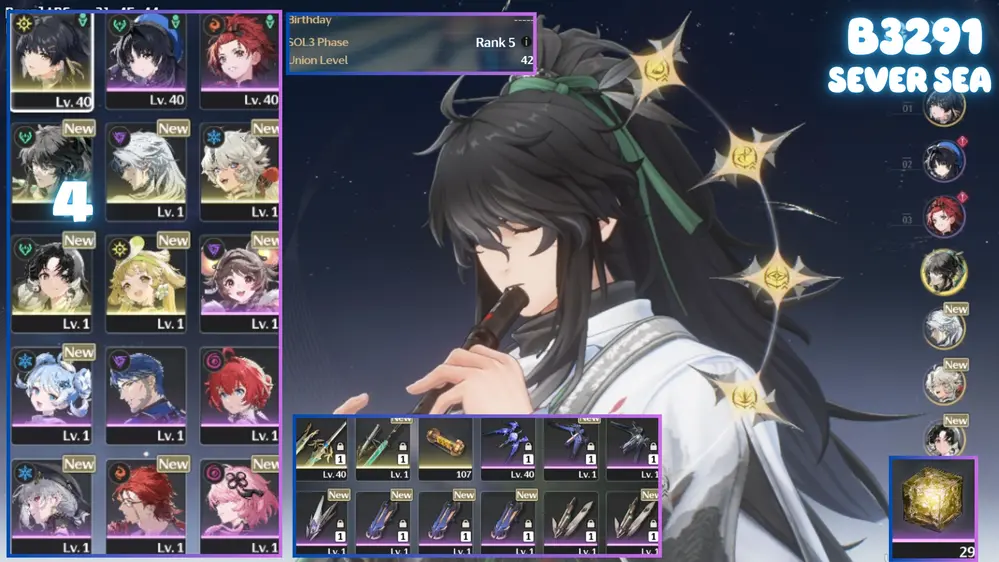Activate the topmost golden resonance chain node
Image resolution: width=999 pixels, height=562 pixels.
point(658,69)
